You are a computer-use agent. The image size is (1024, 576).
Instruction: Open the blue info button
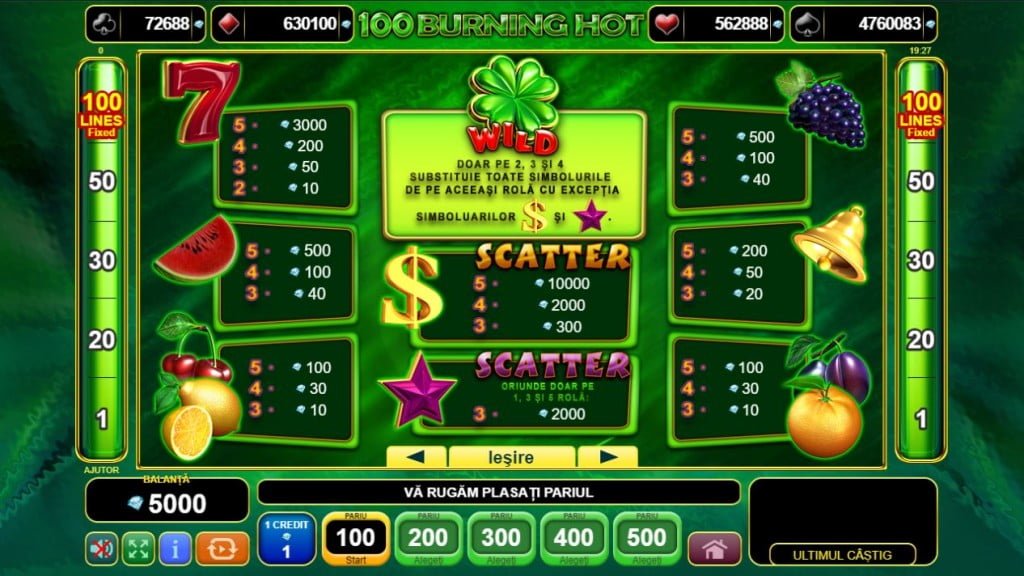(175, 548)
